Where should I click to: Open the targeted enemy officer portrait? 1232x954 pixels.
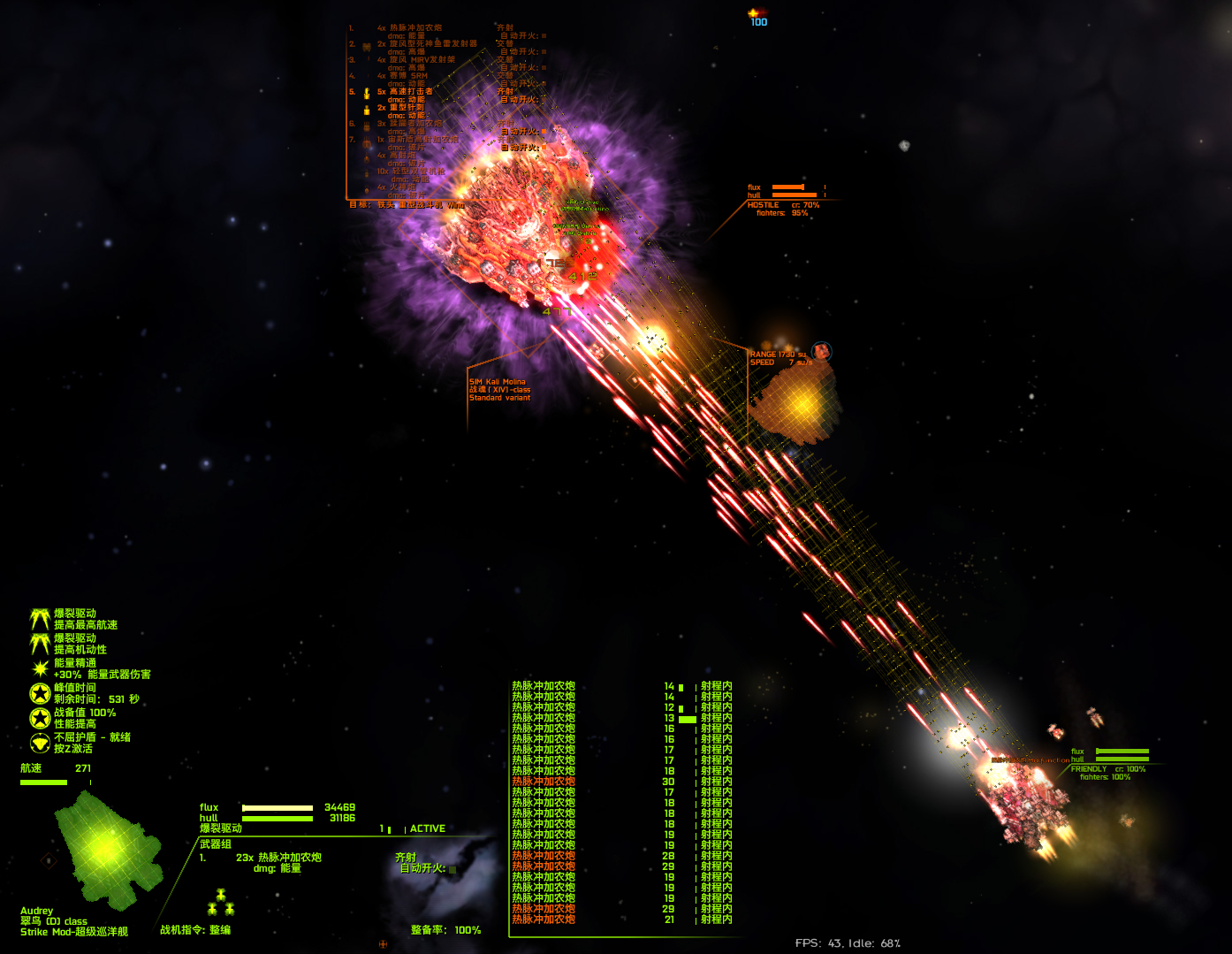tap(821, 352)
